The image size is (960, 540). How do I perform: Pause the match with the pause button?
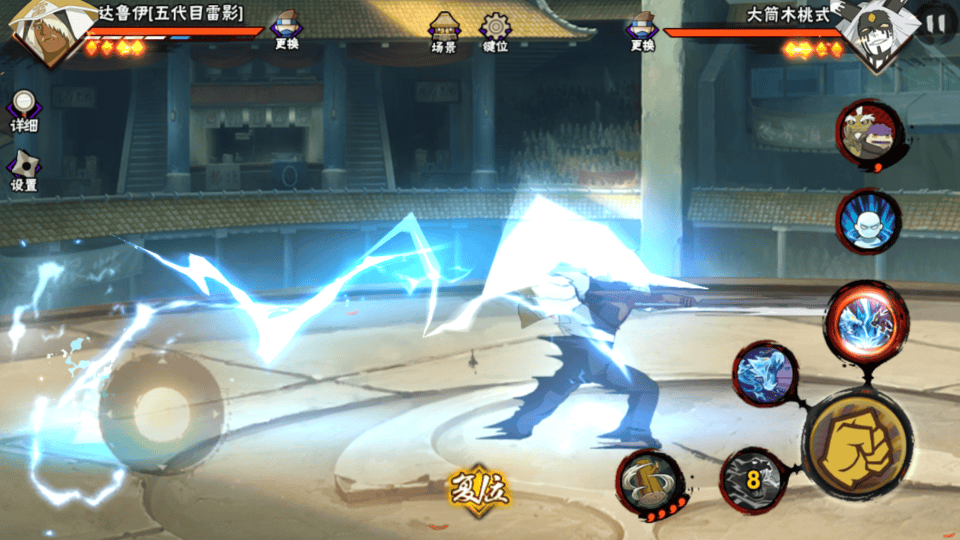point(936,22)
